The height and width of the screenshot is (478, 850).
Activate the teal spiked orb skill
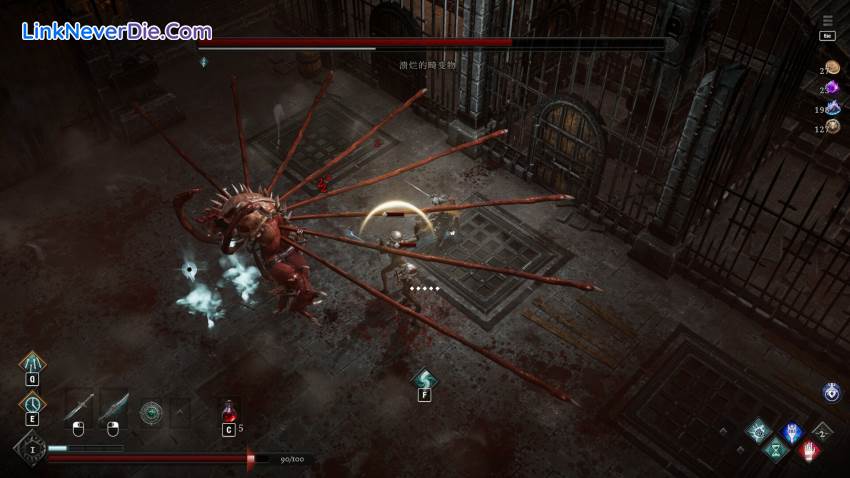tap(758, 432)
